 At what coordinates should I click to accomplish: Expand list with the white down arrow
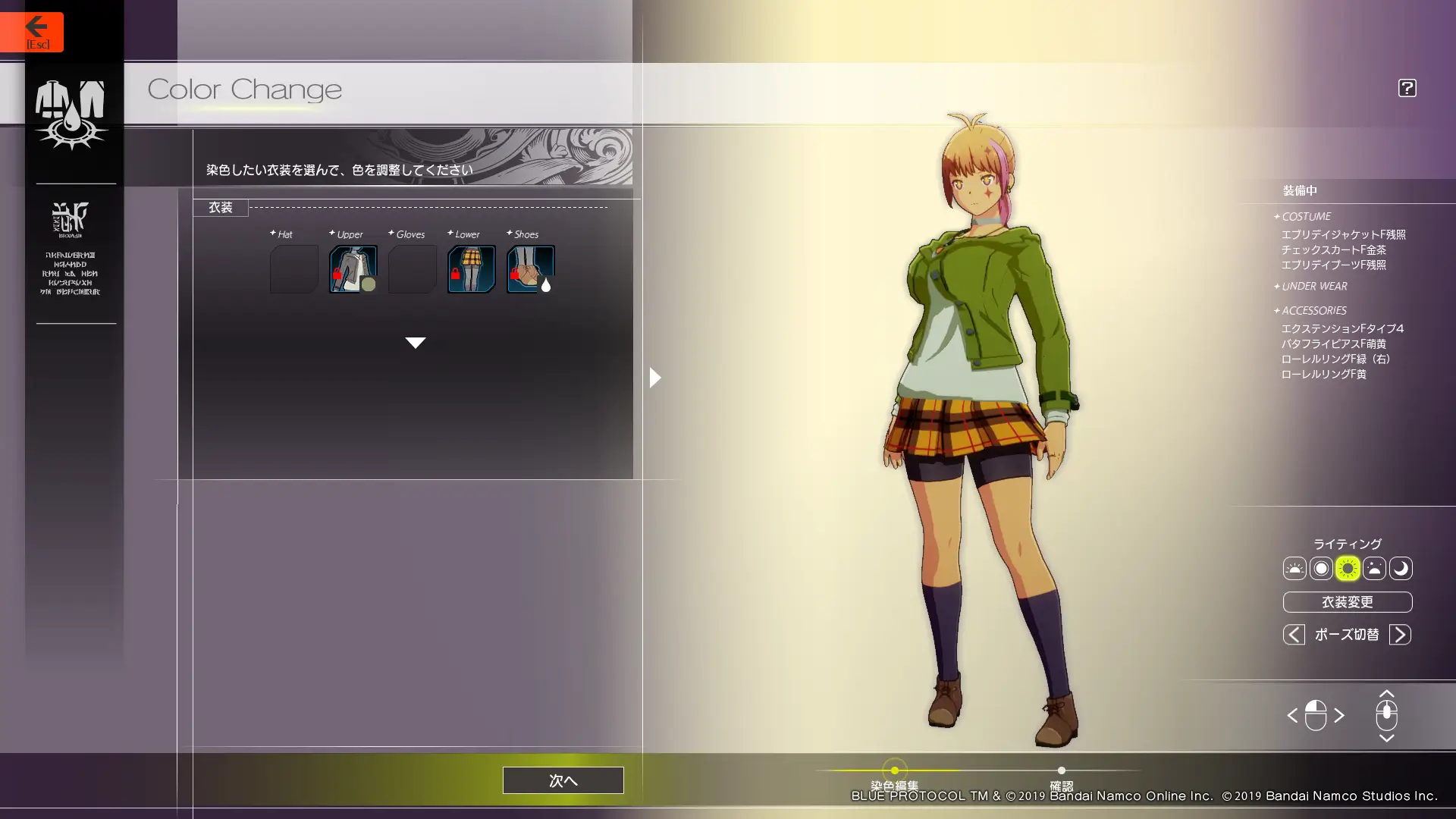click(x=415, y=343)
